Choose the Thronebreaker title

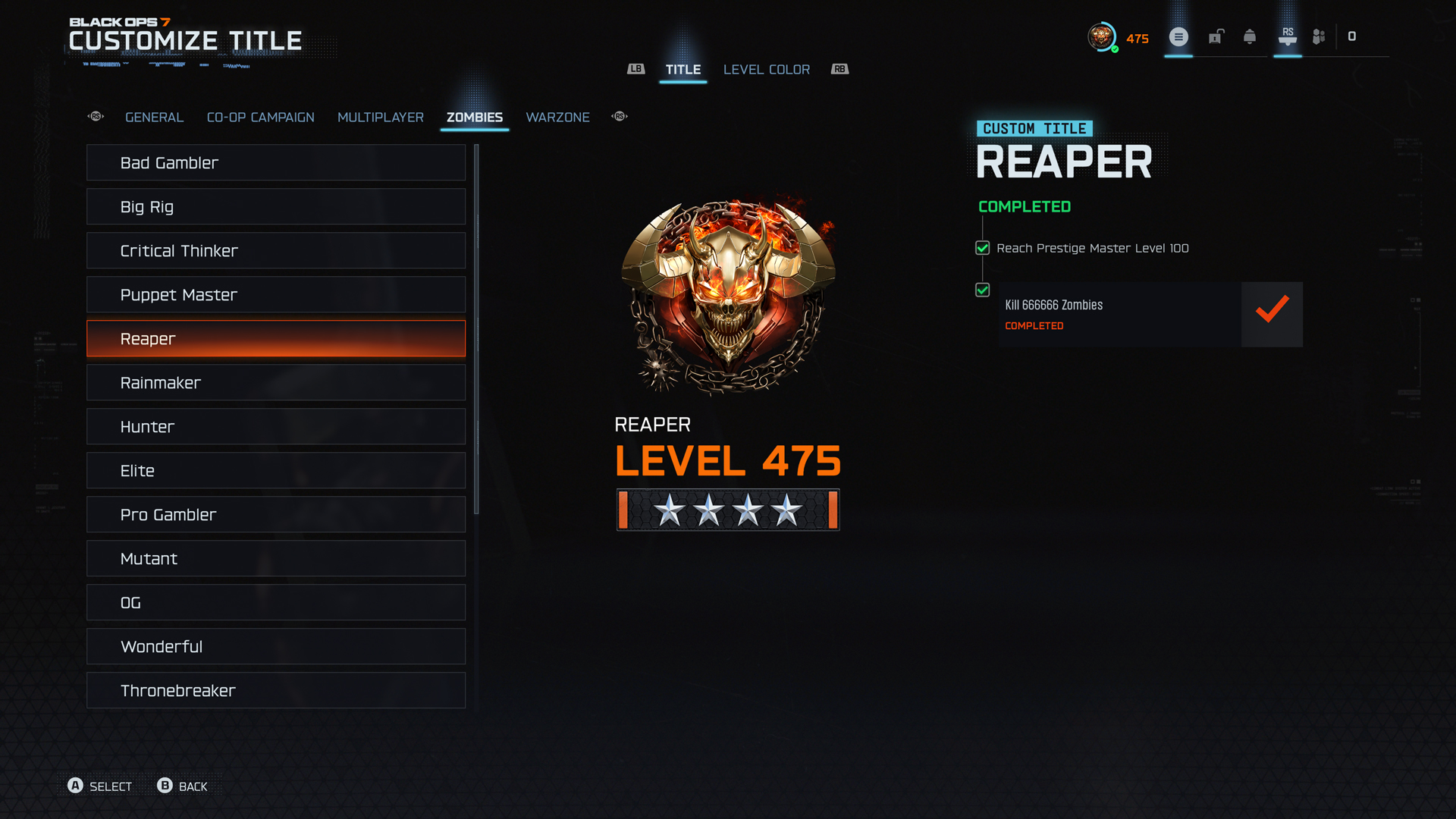point(275,691)
